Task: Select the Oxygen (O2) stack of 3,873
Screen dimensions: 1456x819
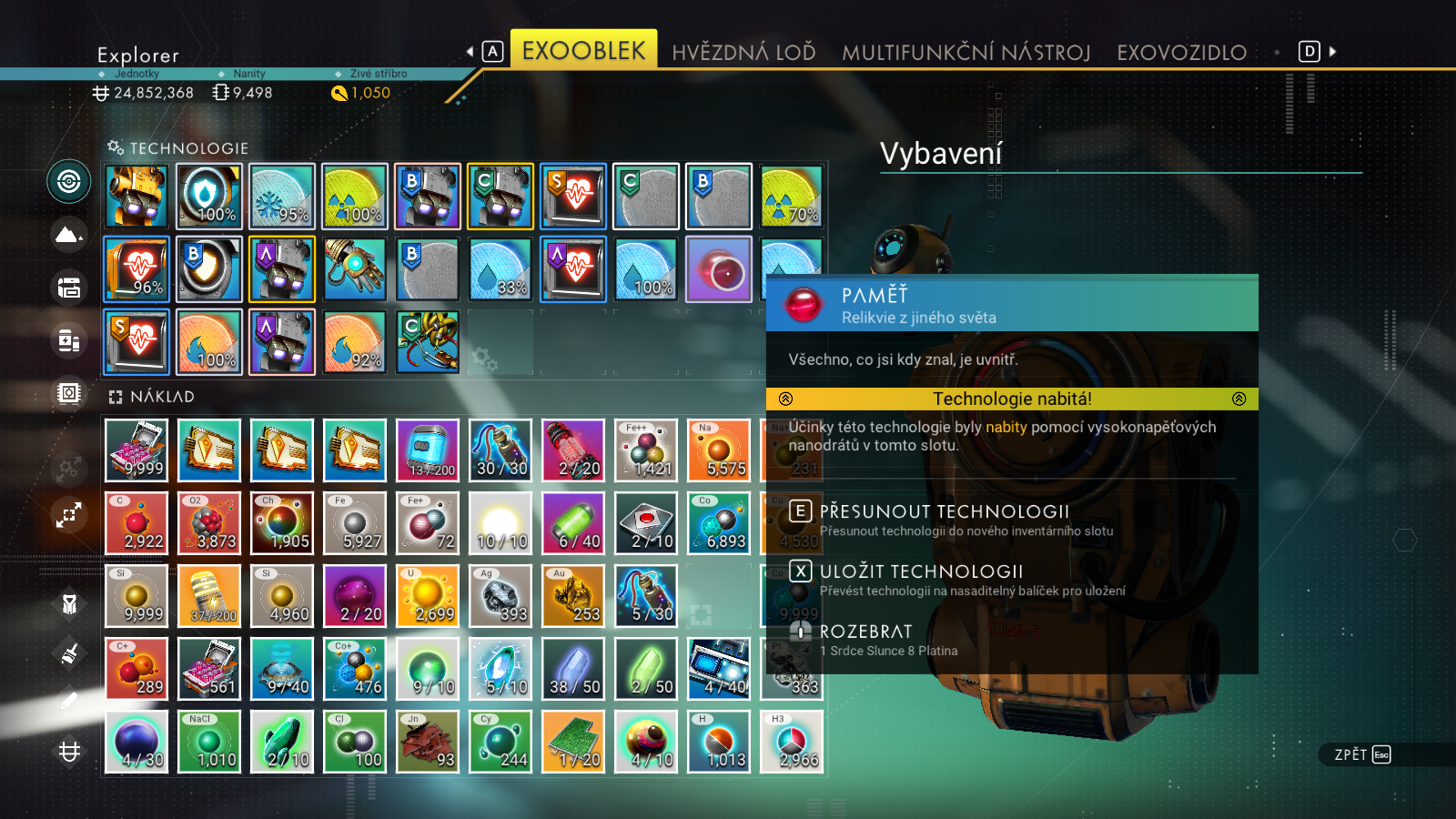Action: tap(209, 523)
